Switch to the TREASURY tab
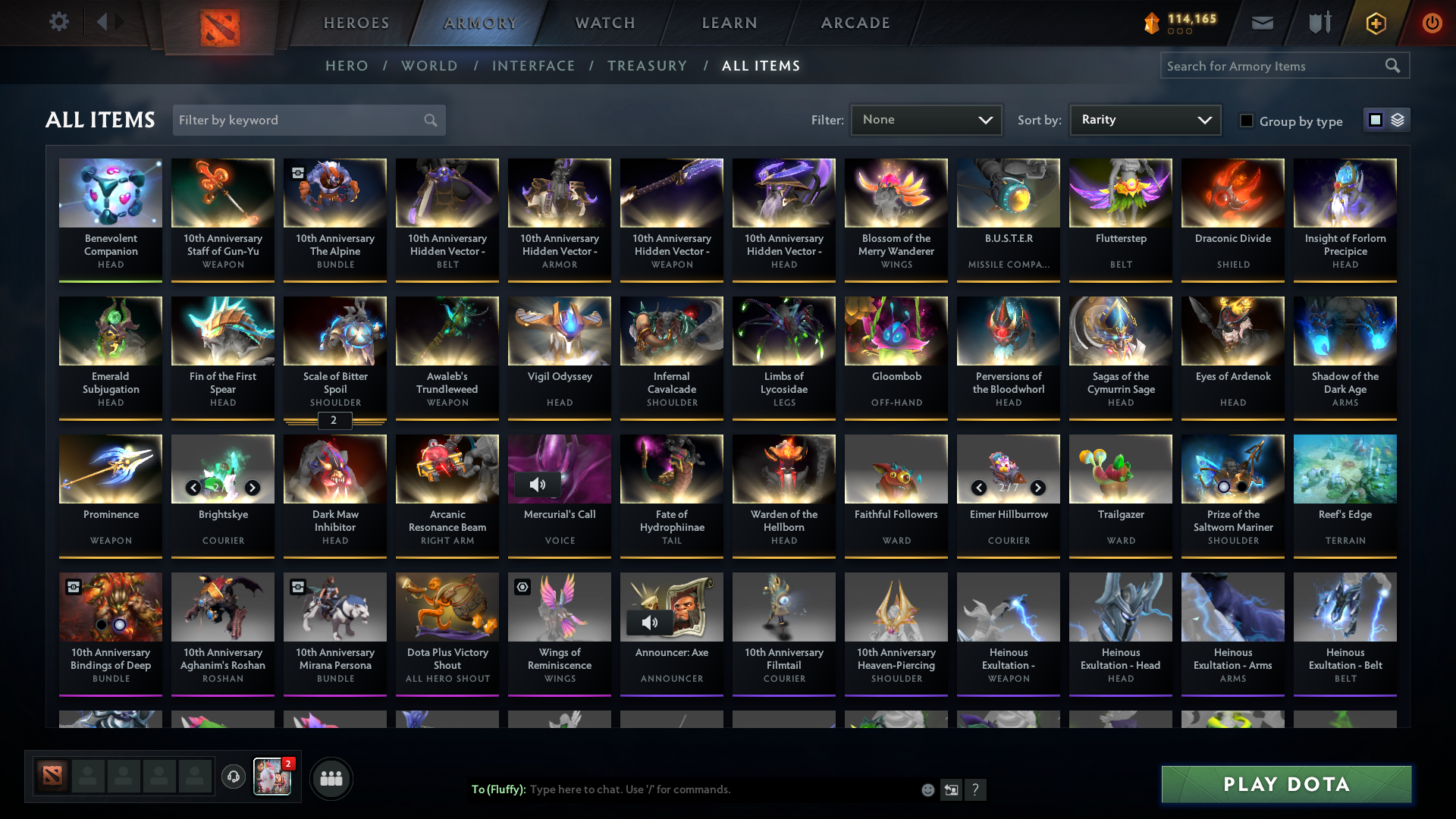The image size is (1456, 819). pyautogui.click(x=647, y=66)
